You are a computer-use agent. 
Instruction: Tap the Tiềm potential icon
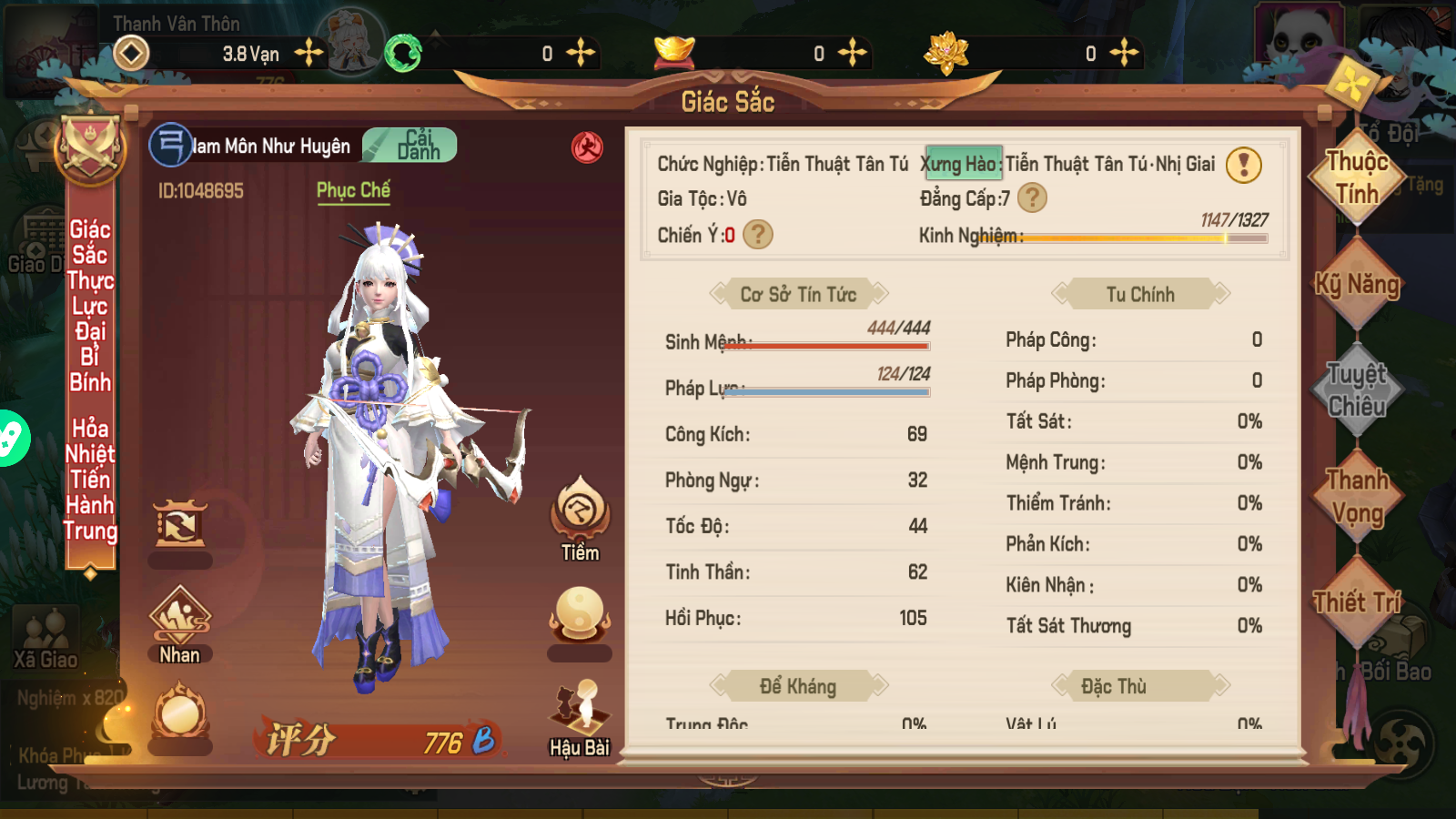(580, 519)
